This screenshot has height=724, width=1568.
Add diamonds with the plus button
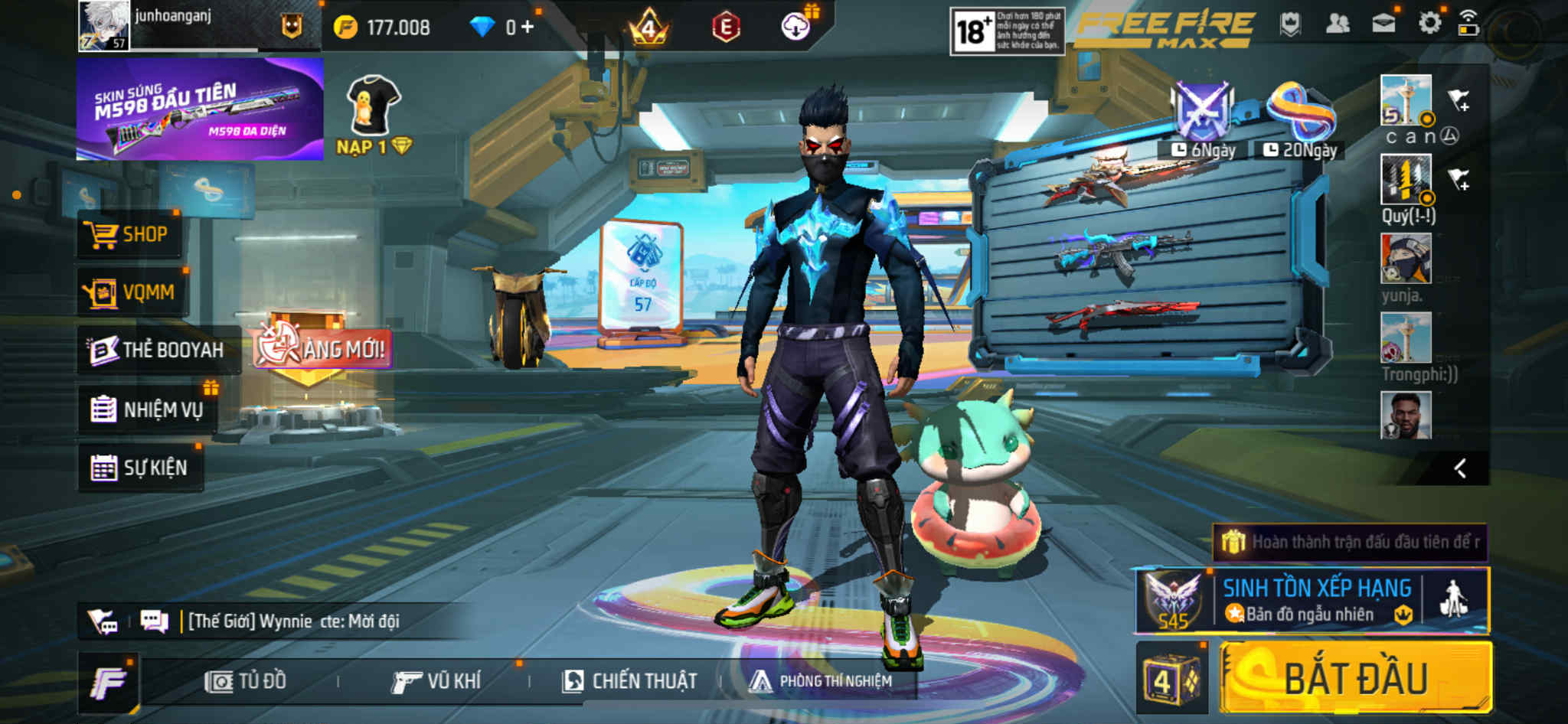click(x=528, y=28)
